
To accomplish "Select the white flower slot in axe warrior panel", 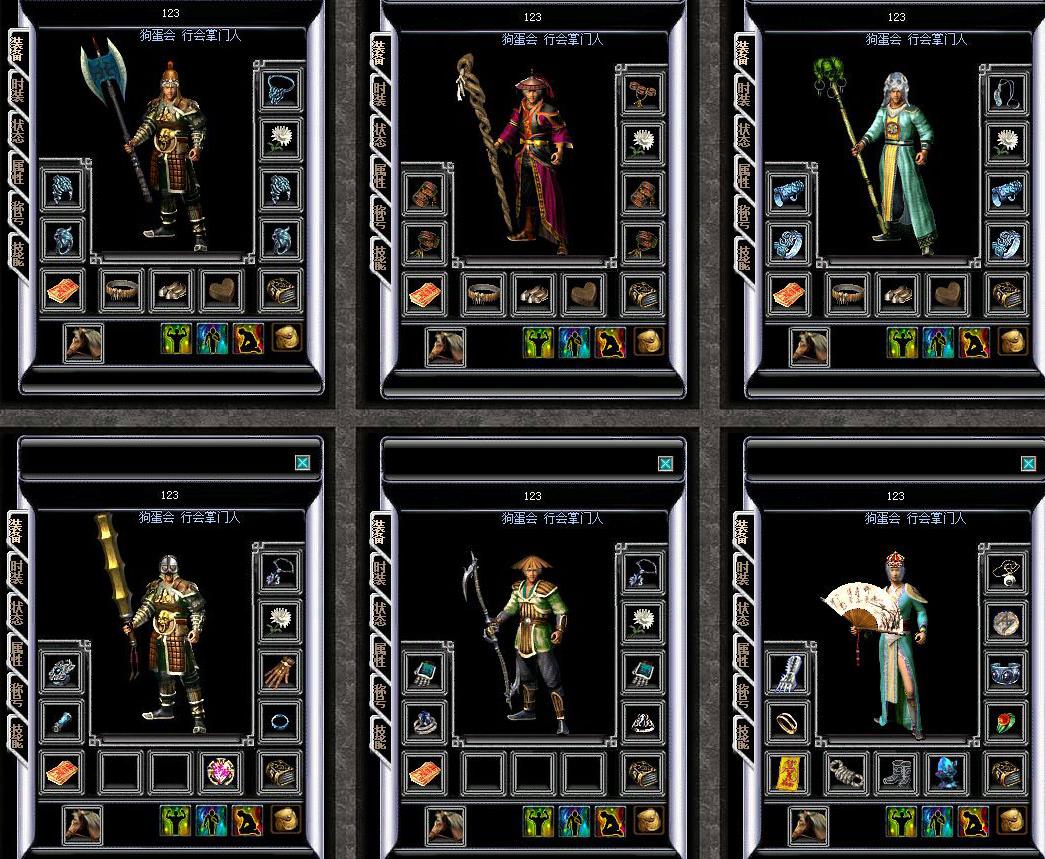I will (280, 139).
